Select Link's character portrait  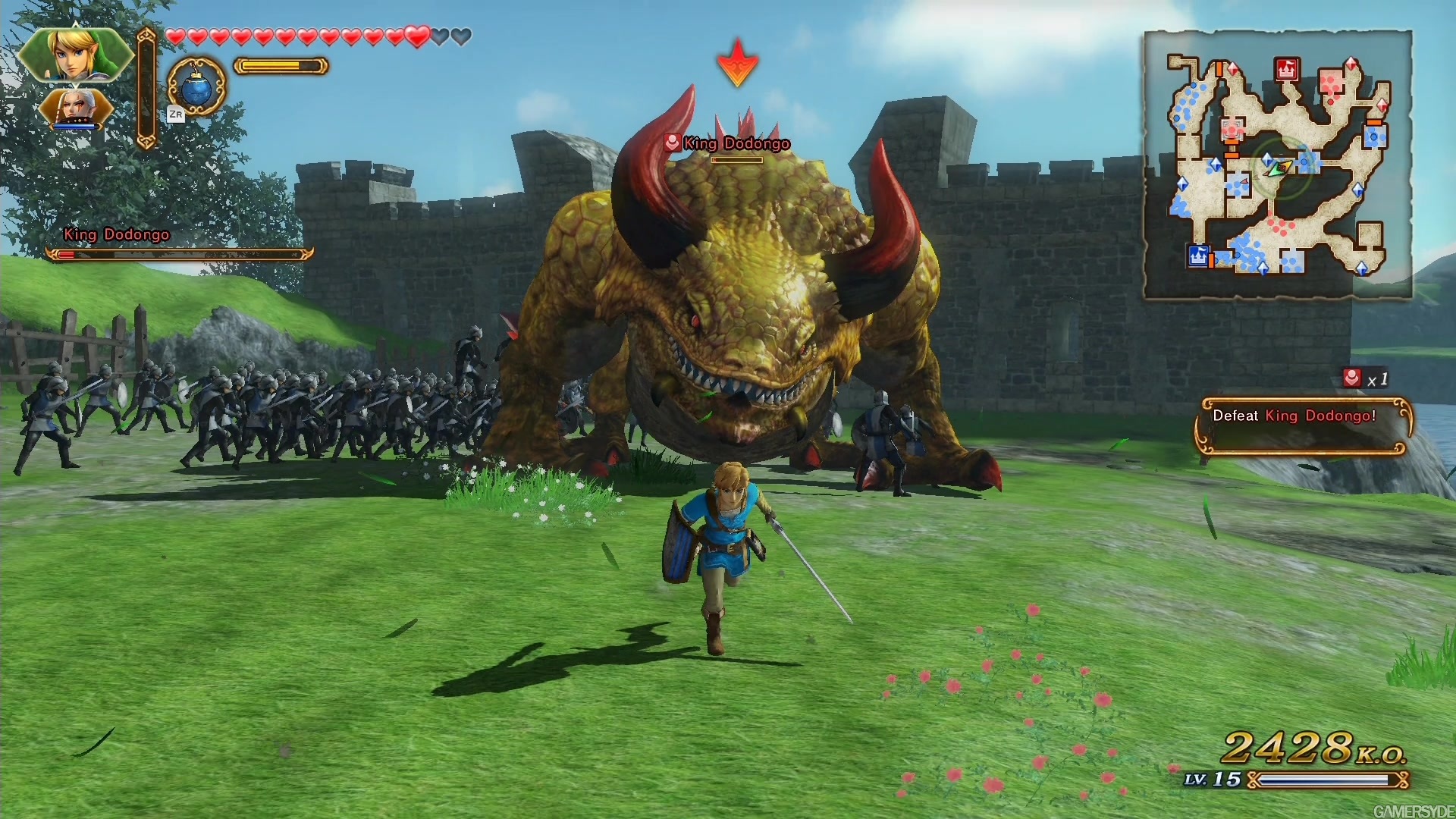pyautogui.click(x=74, y=55)
